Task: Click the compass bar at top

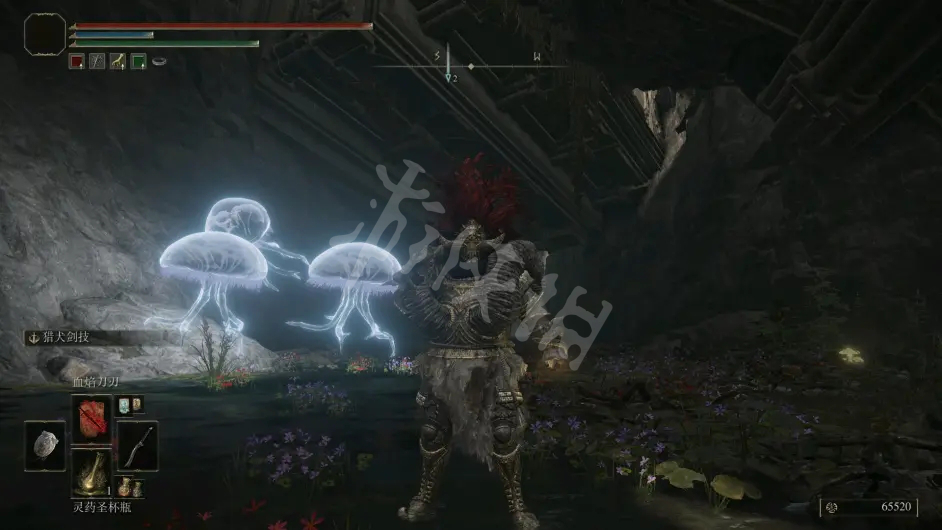Action: click(470, 65)
